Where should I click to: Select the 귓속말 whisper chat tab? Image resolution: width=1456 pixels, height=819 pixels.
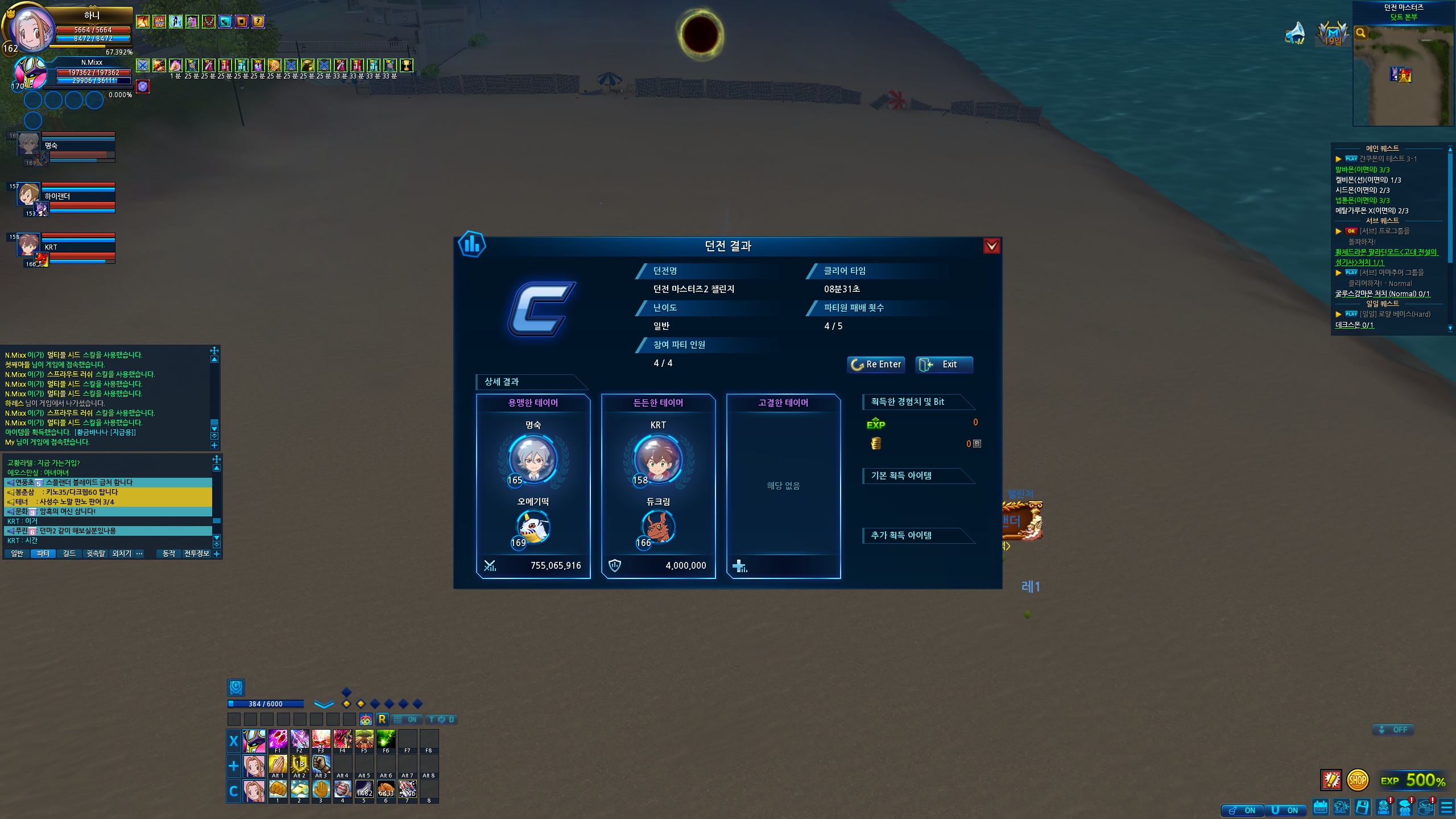pyautogui.click(x=96, y=553)
